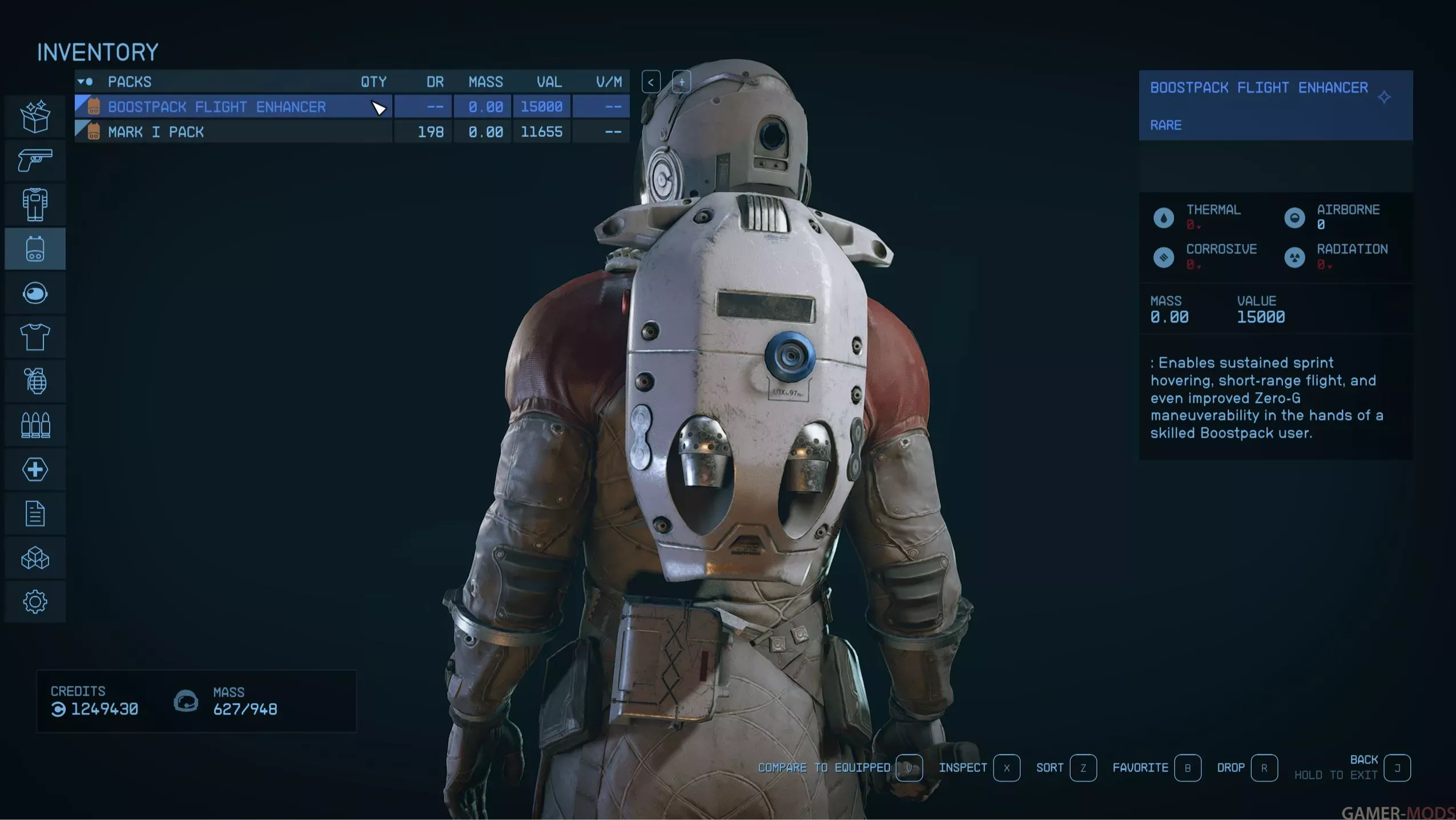Switch to the spacesuits category
The image size is (1456, 820).
click(x=35, y=204)
